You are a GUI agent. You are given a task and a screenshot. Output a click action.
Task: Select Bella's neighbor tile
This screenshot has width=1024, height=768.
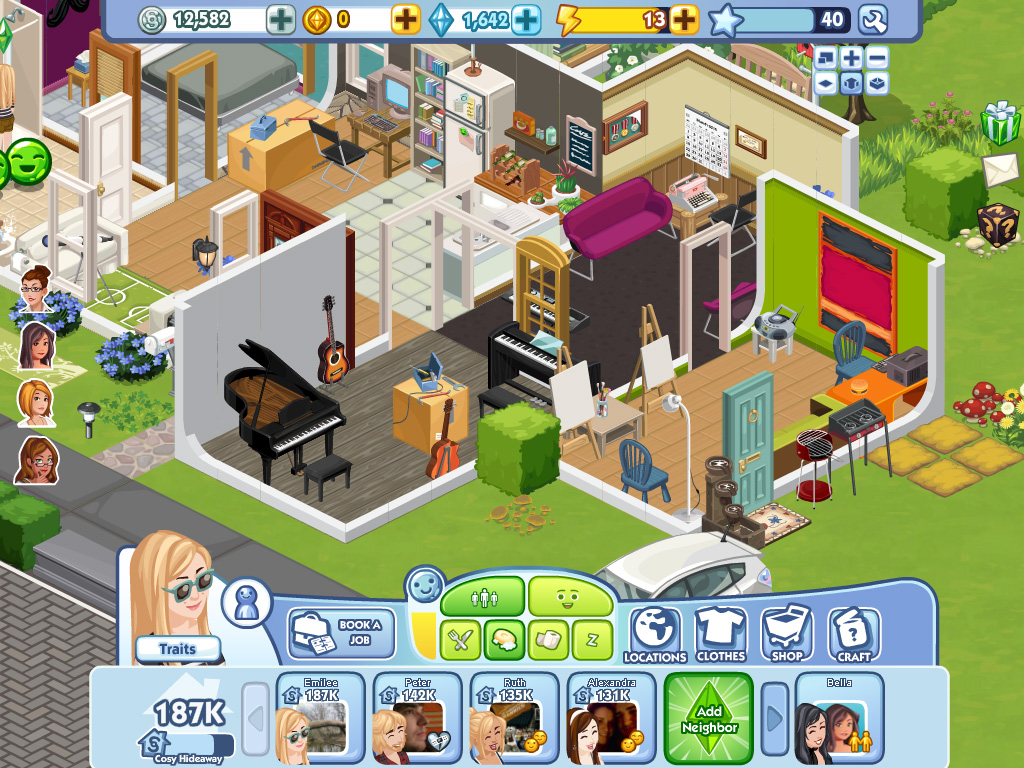point(839,718)
